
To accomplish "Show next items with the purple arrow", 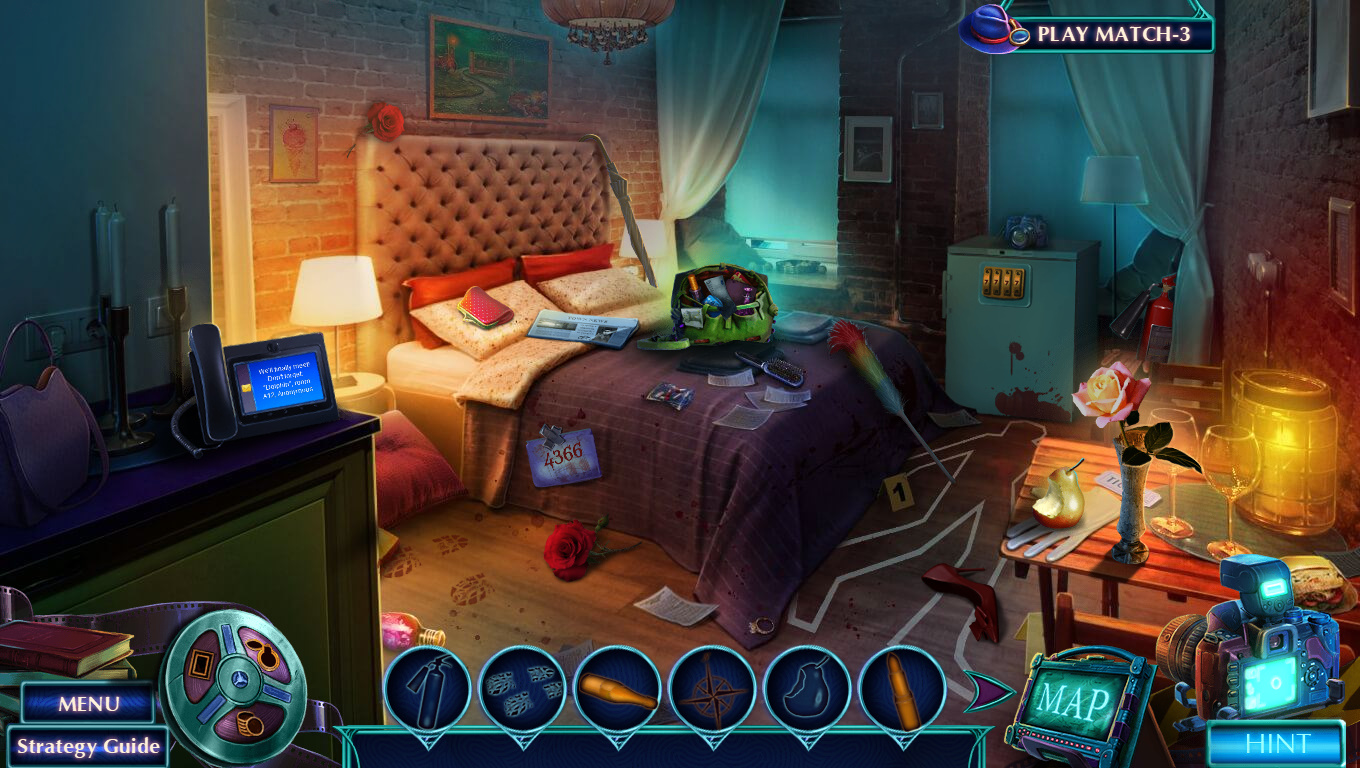I will pos(983,692).
